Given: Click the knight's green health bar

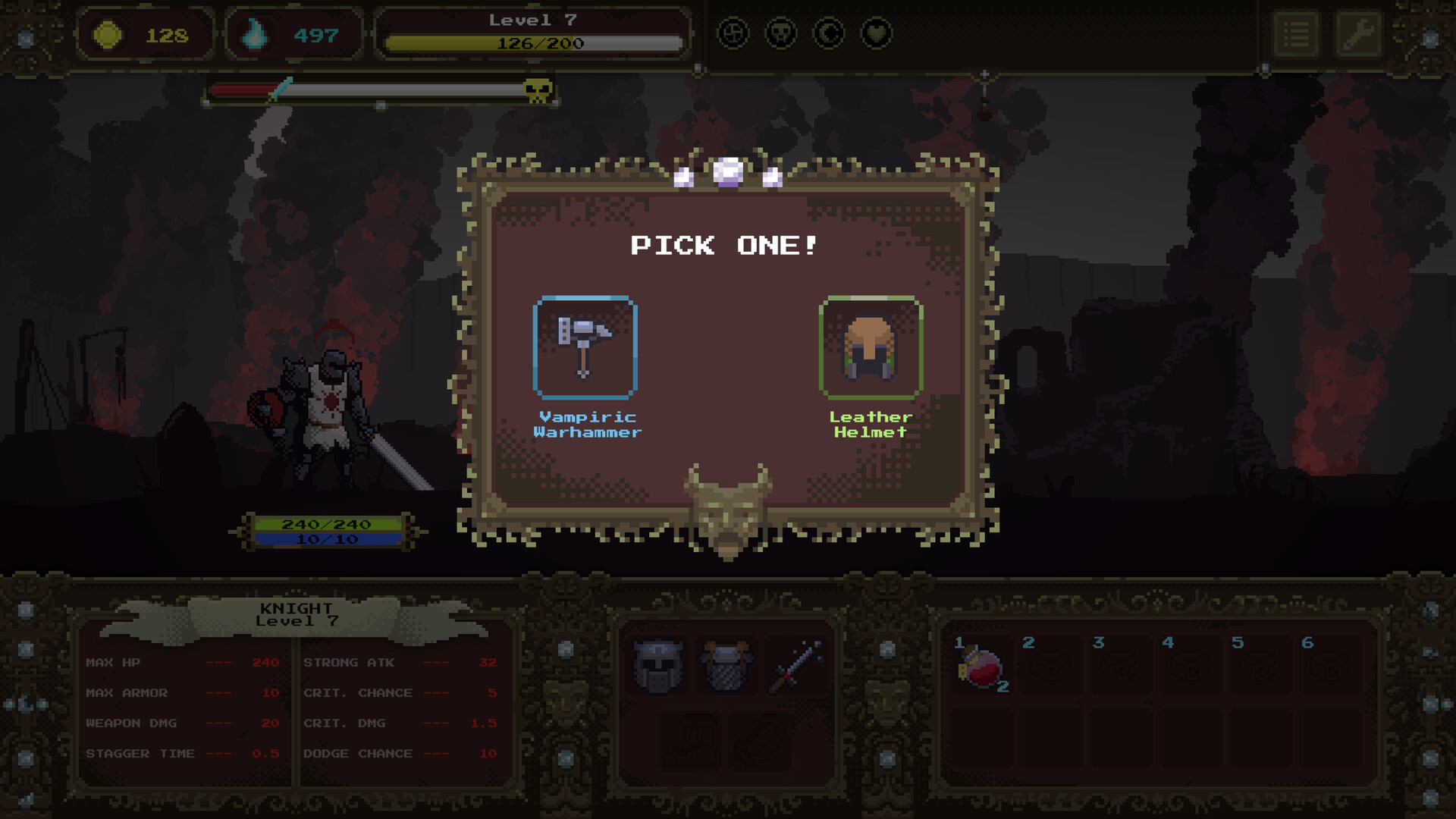Looking at the screenshot, I should click(x=326, y=523).
